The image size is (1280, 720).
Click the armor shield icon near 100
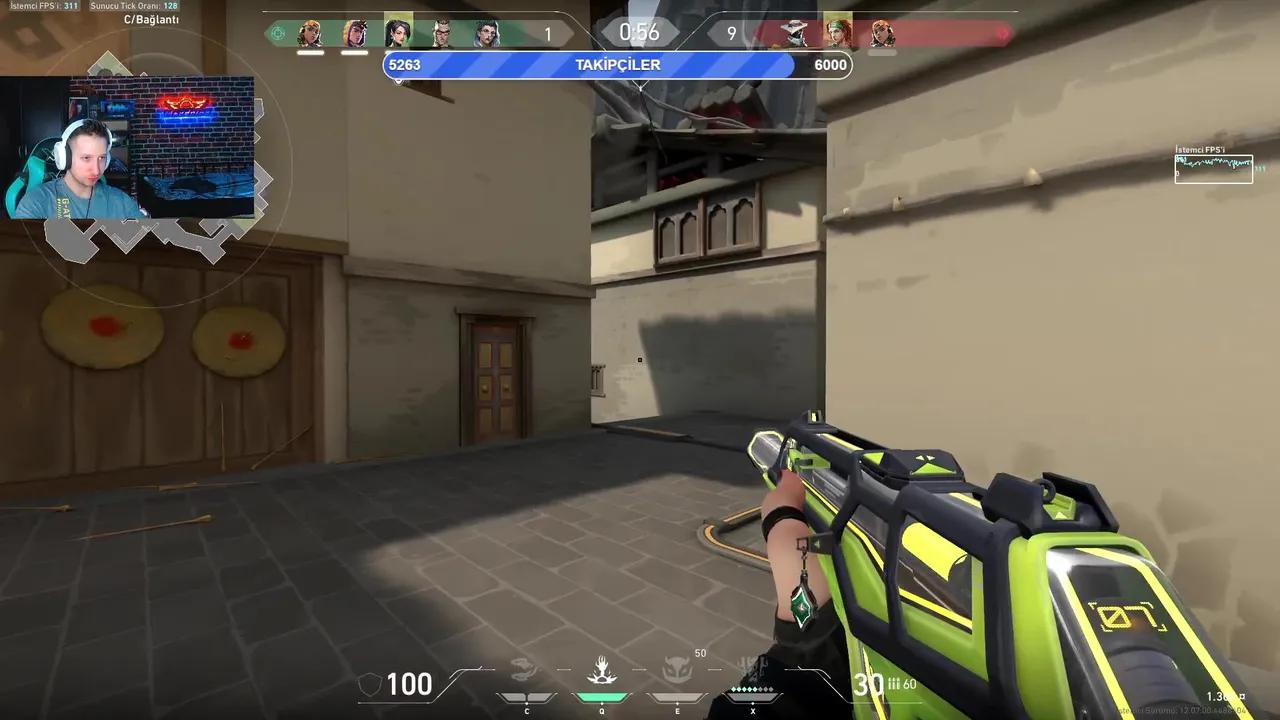371,684
